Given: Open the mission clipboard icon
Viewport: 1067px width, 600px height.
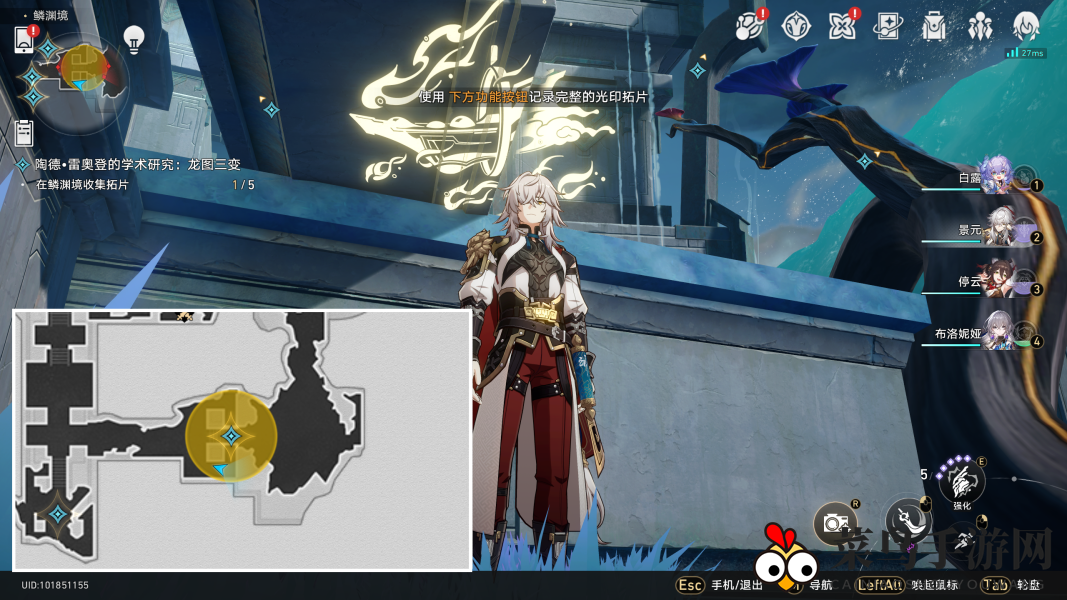Looking at the screenshot, I should [x=25, y=132].
